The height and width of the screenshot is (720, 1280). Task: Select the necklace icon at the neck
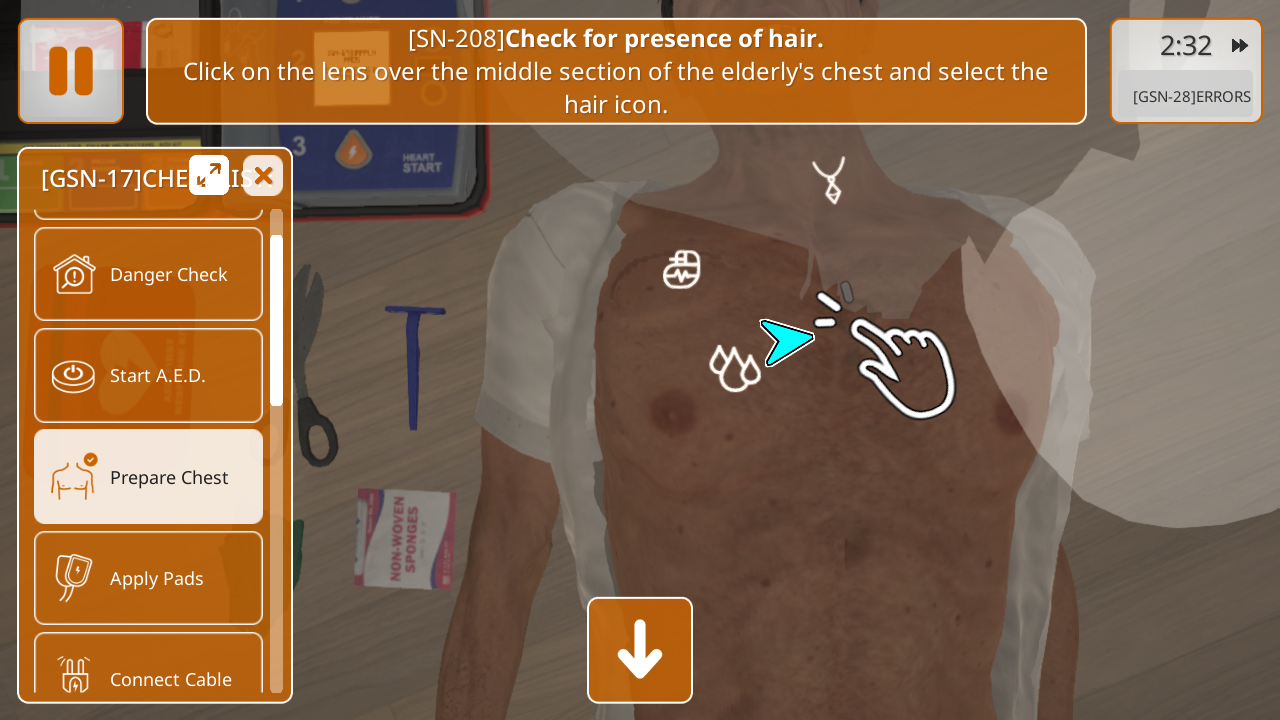(829, 180)
